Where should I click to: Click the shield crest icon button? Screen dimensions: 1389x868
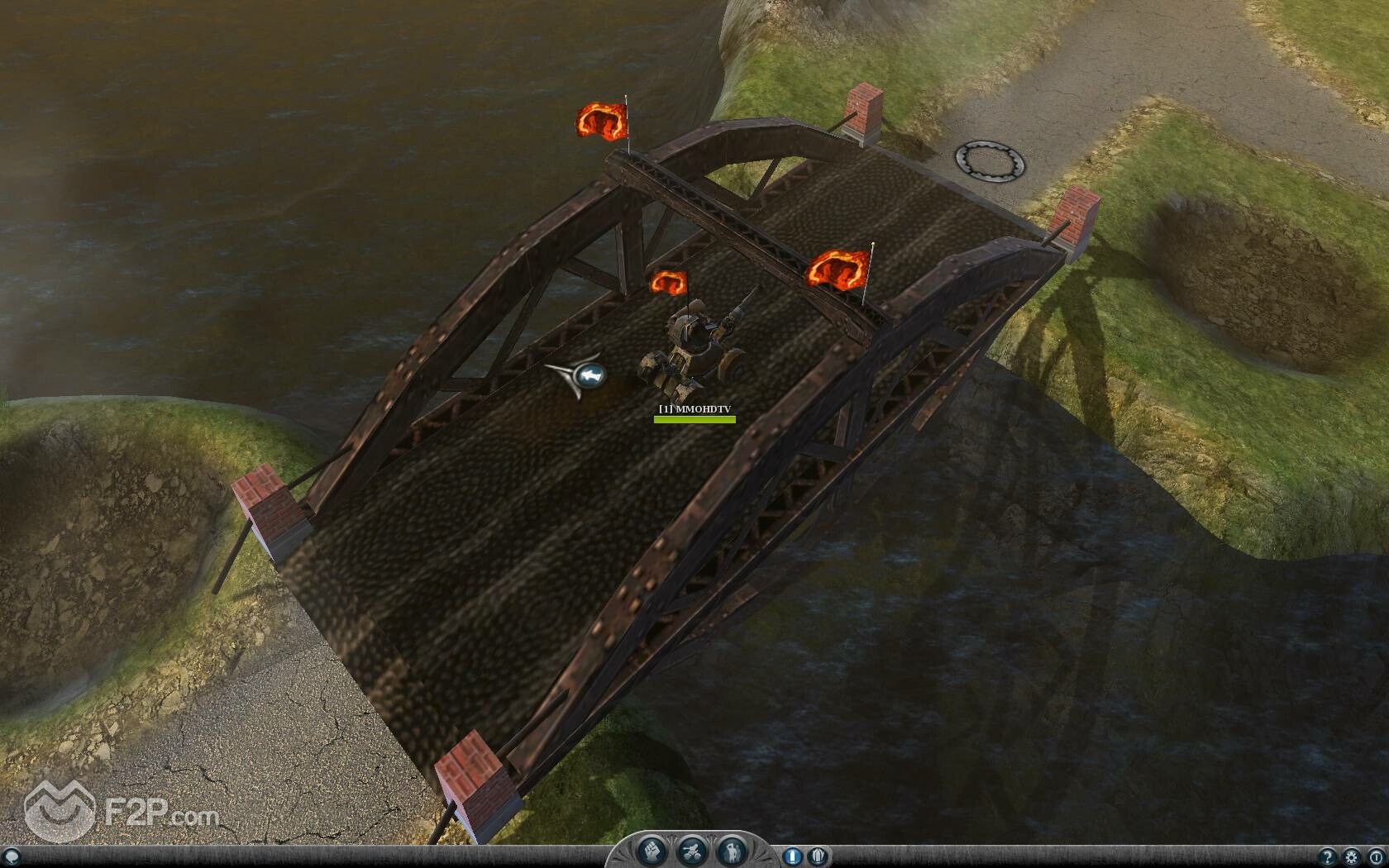click(x=816, y=856)
